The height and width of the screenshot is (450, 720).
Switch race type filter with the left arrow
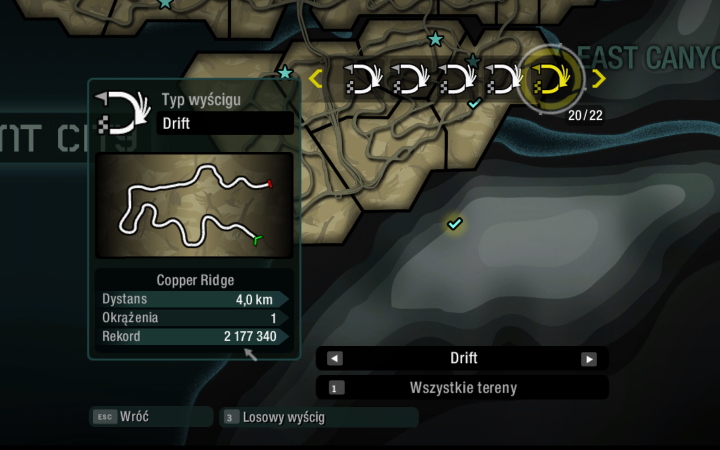[335, 359]
